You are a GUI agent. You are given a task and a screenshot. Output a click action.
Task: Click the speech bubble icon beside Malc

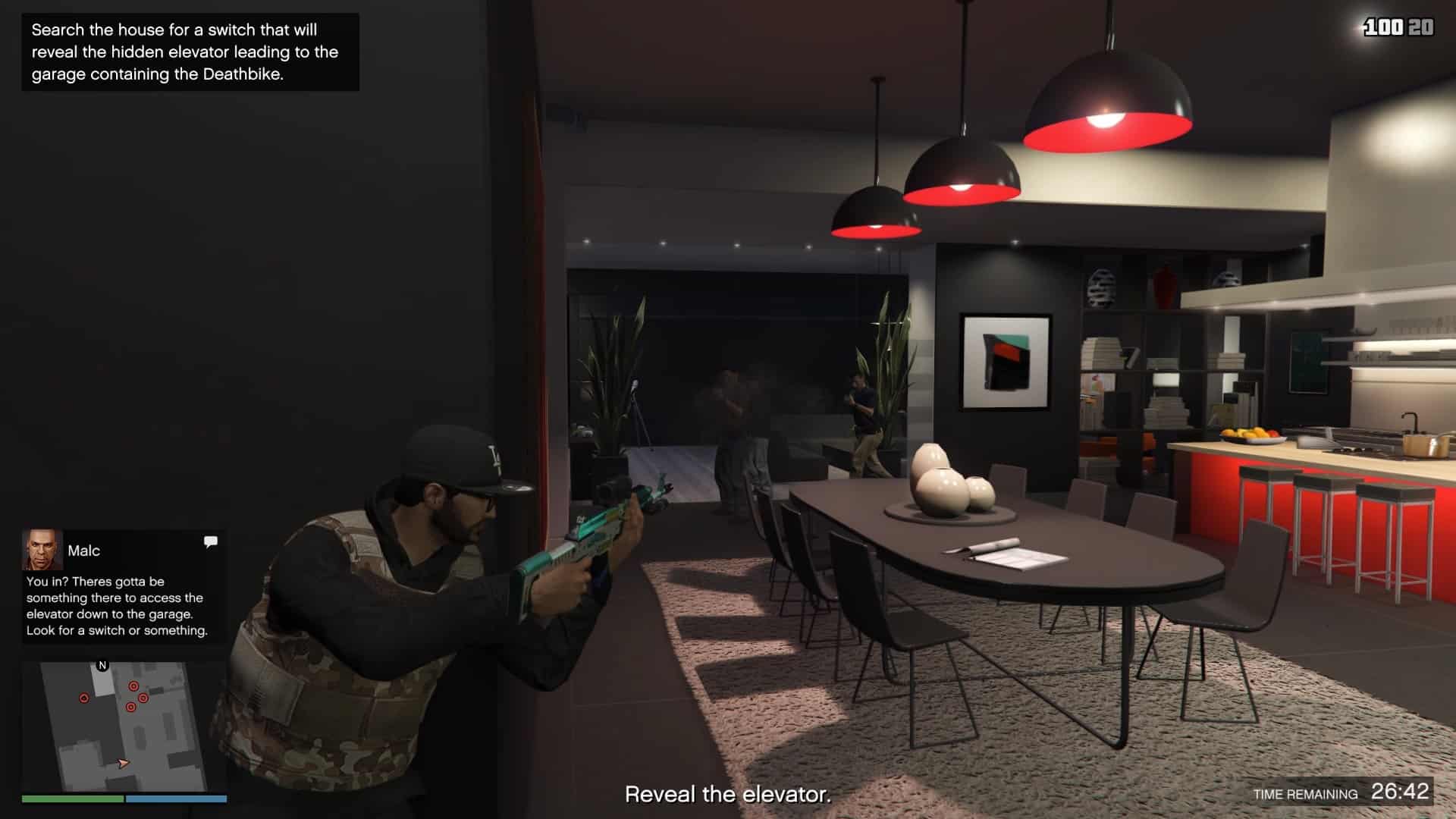[211, 541]
